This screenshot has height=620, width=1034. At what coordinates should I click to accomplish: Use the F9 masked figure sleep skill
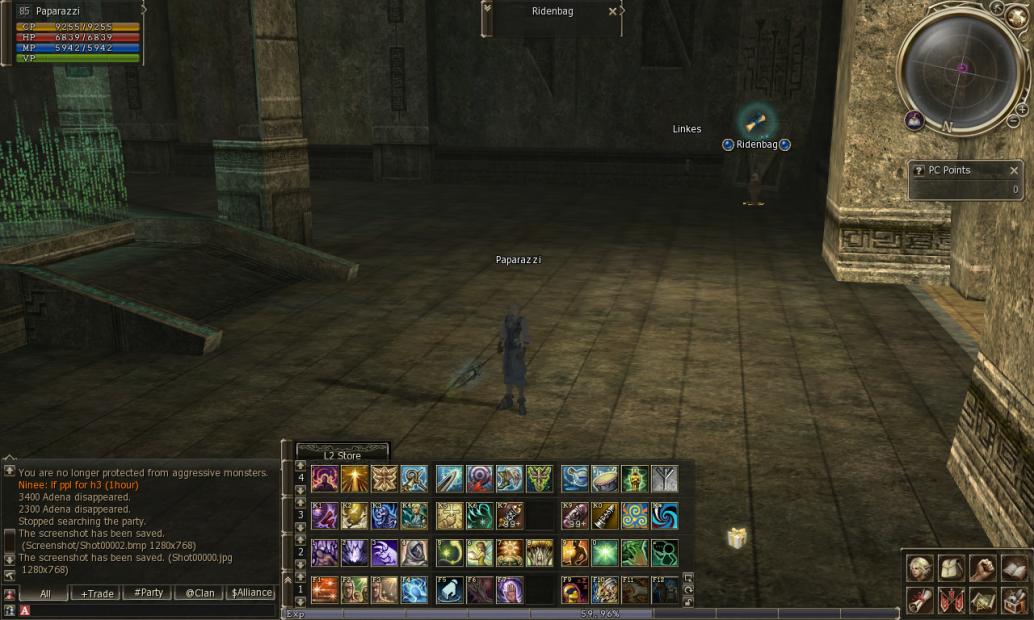point(574,590)
